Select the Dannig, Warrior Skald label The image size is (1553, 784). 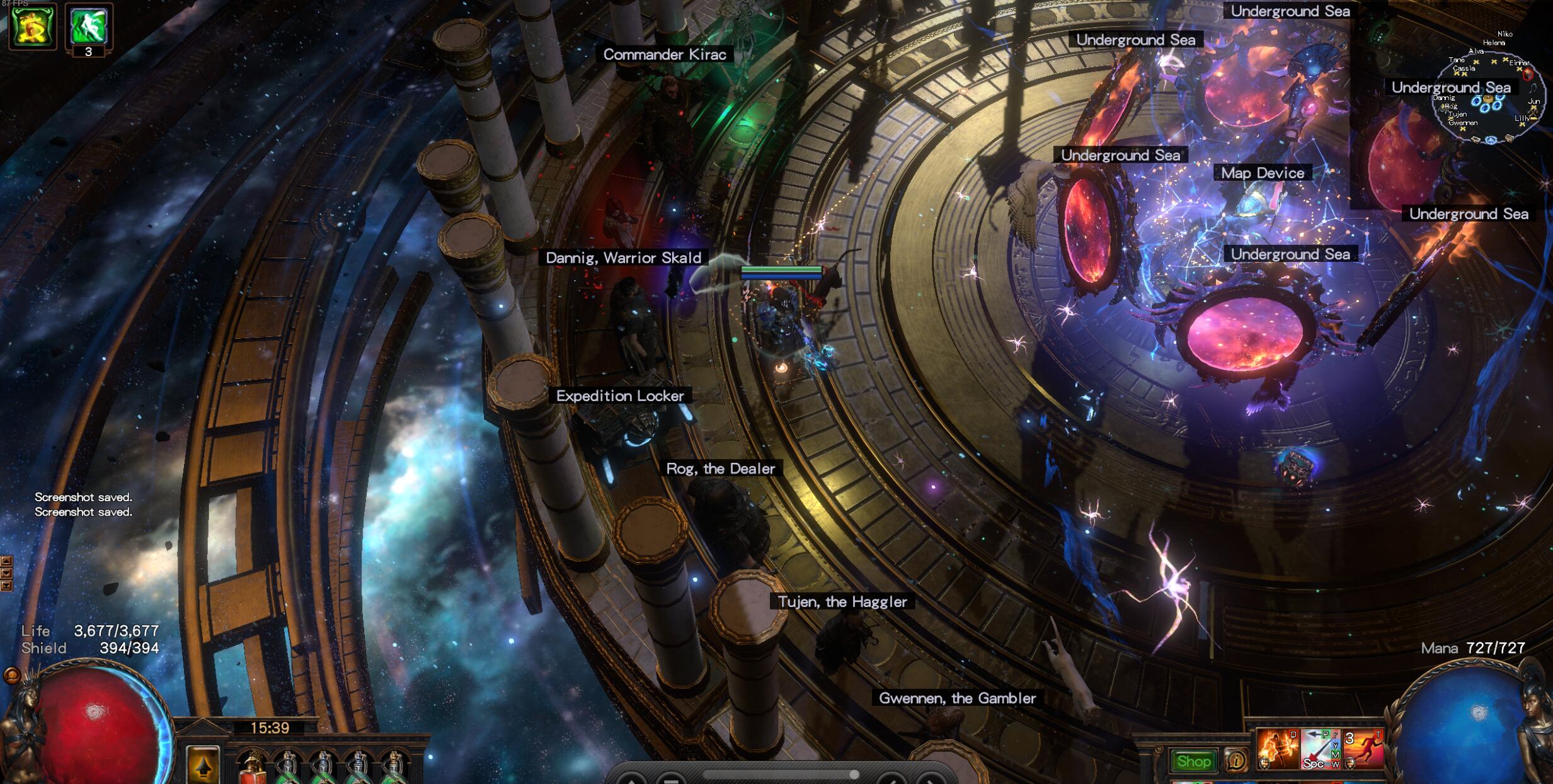[x=623, y=258]
